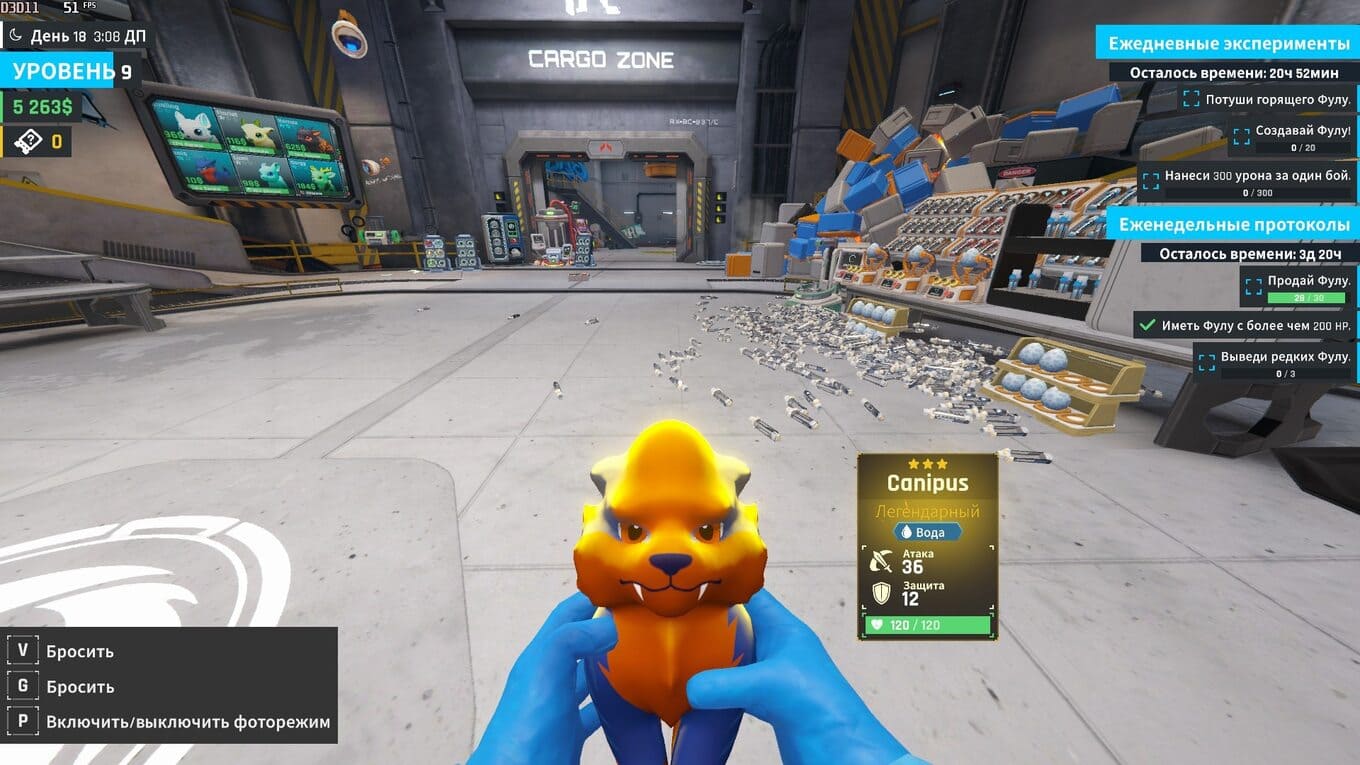This screenshot has height=765, width=1360.
Task: Open the Еженедельные протоколы header
Action: (1234, 225)
